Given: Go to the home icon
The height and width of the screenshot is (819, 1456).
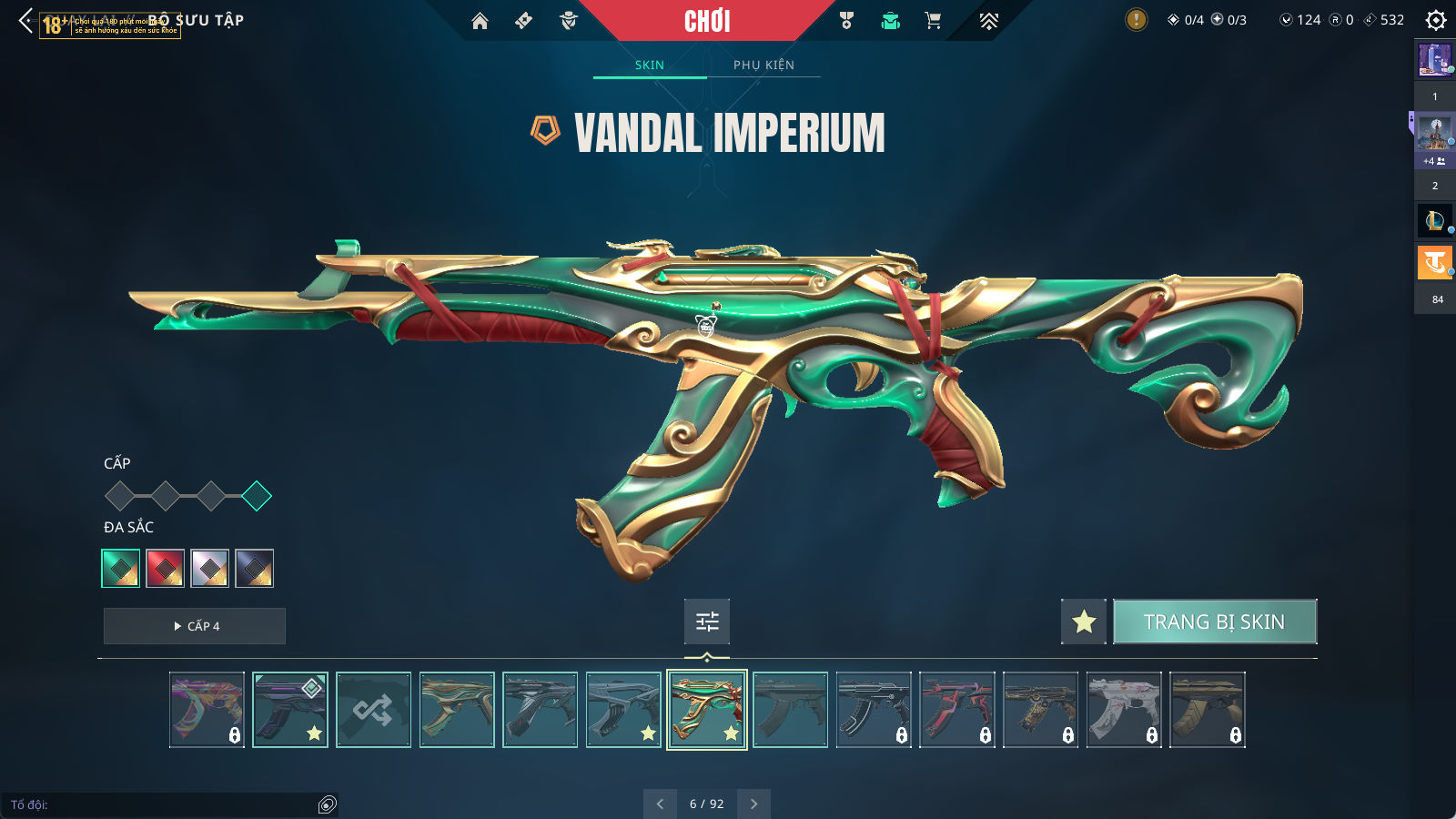Looking at the screenshot, I should coord(480,20).
